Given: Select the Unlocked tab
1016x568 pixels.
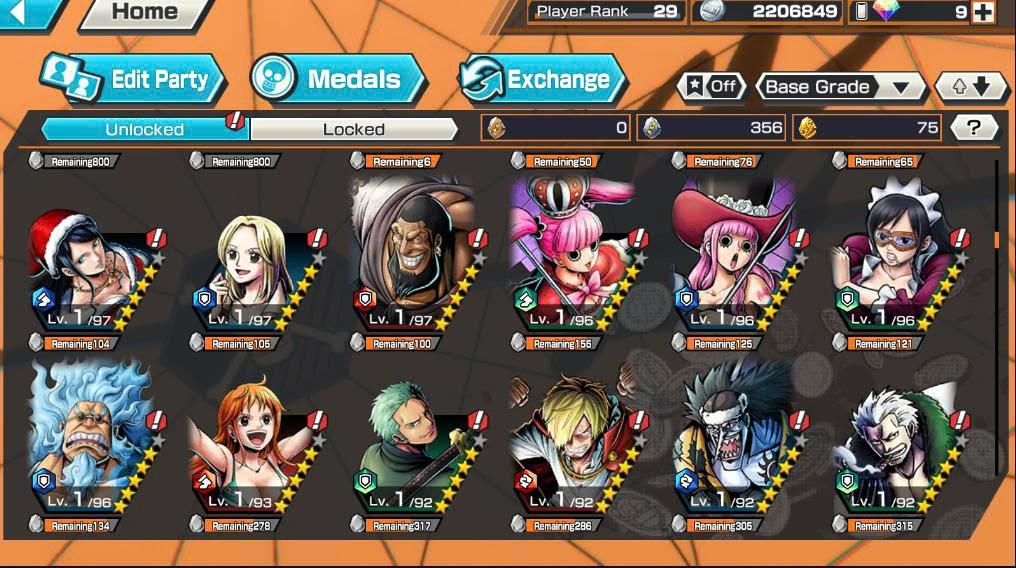Looking at the screenshot, I should click(145, 129).
